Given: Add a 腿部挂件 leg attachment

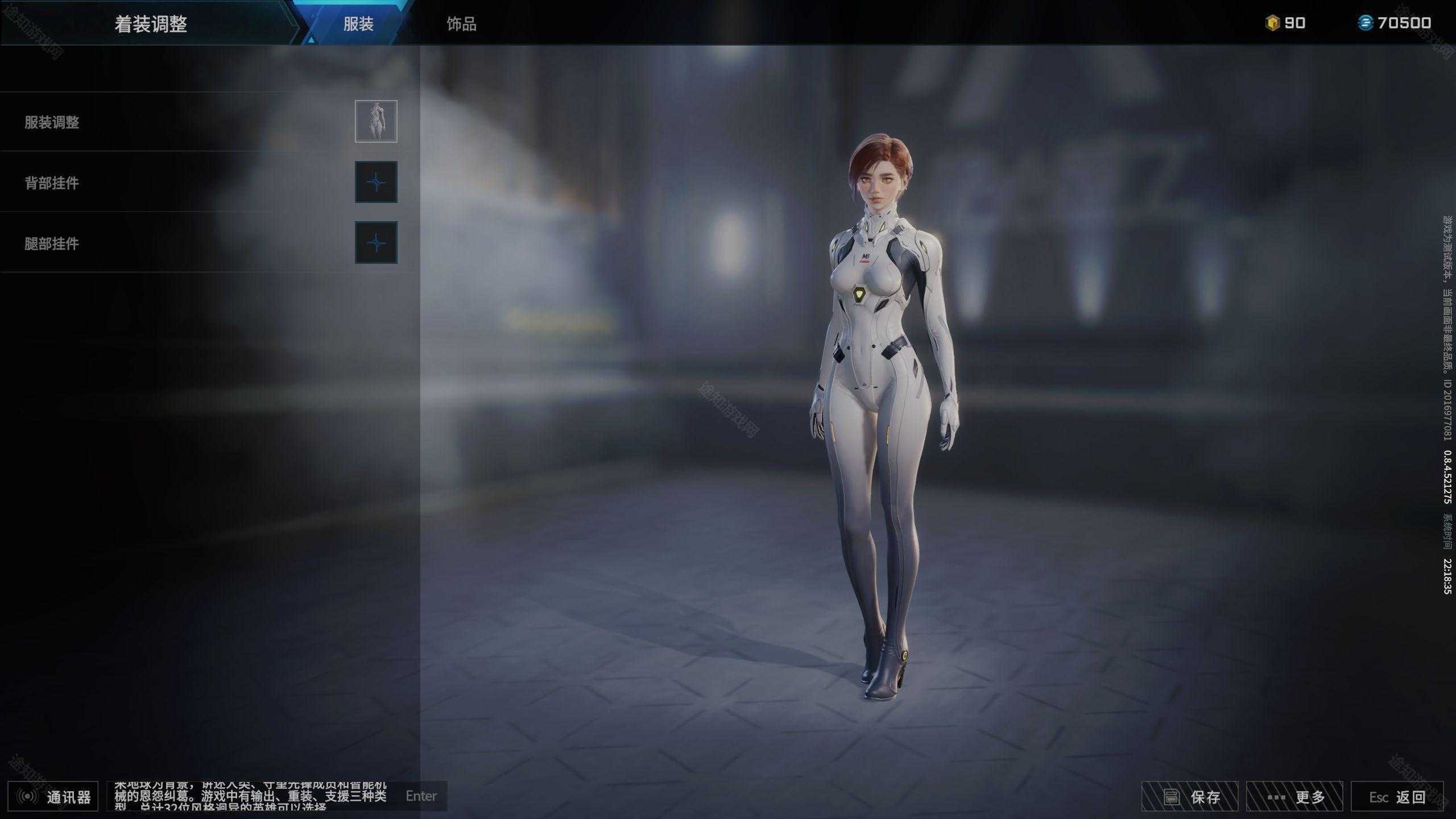Looking at the screenshot, I should [x=376, y=243].
